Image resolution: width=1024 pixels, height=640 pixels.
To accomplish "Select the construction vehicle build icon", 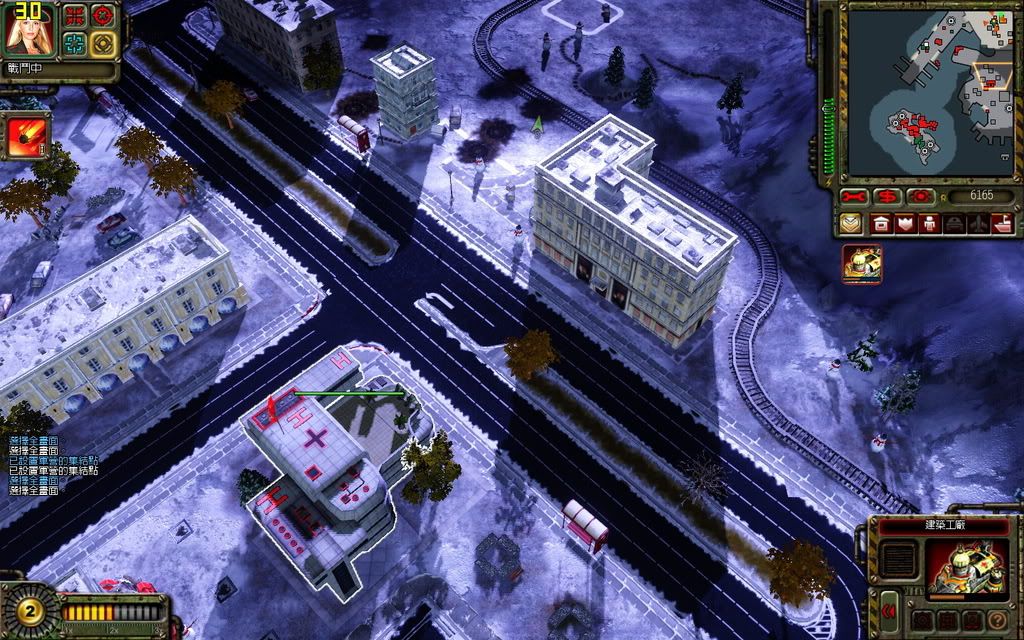I will coord(861,264).
